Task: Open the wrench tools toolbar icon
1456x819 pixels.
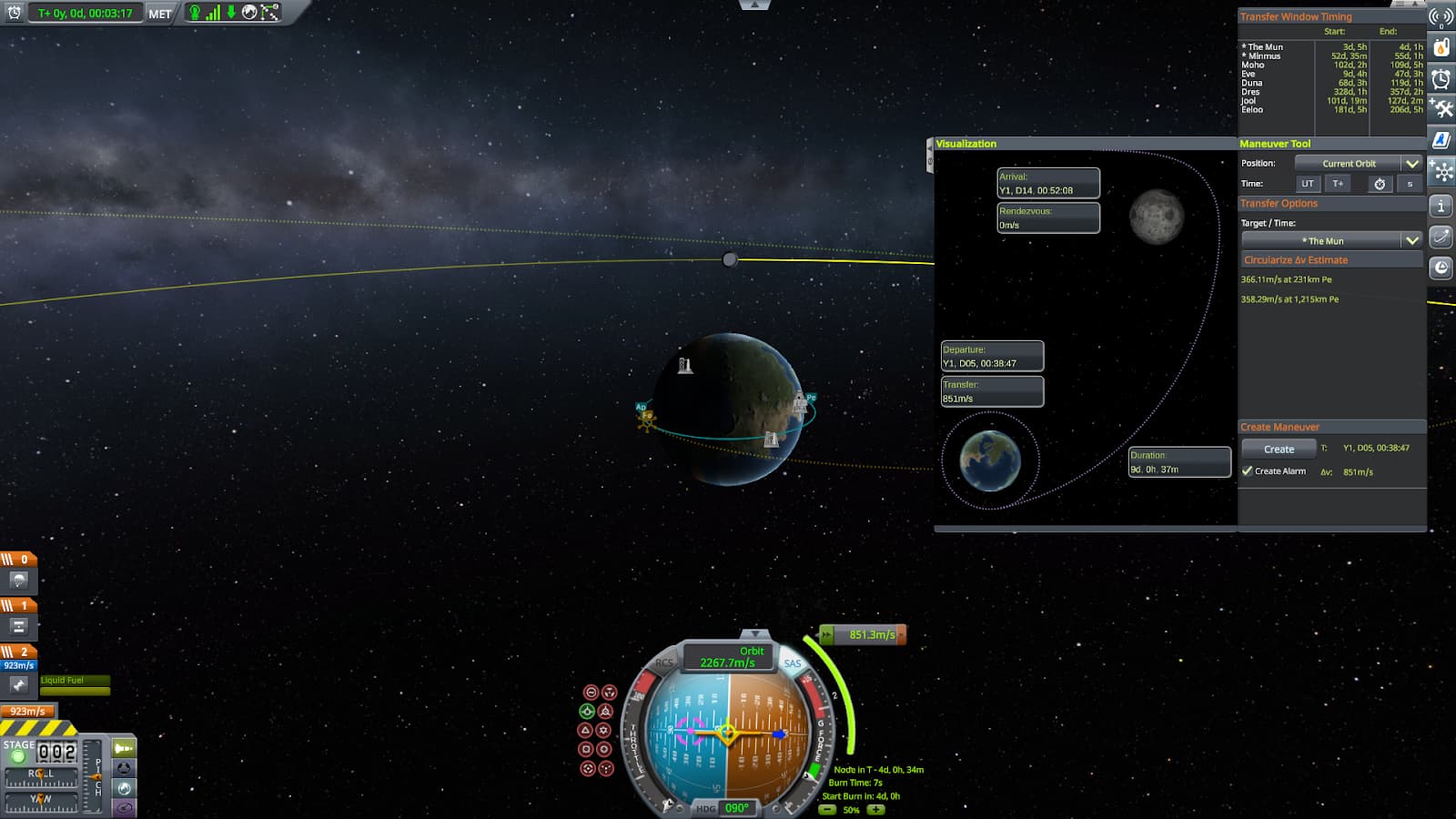Action: click(x=1441, y=109)
